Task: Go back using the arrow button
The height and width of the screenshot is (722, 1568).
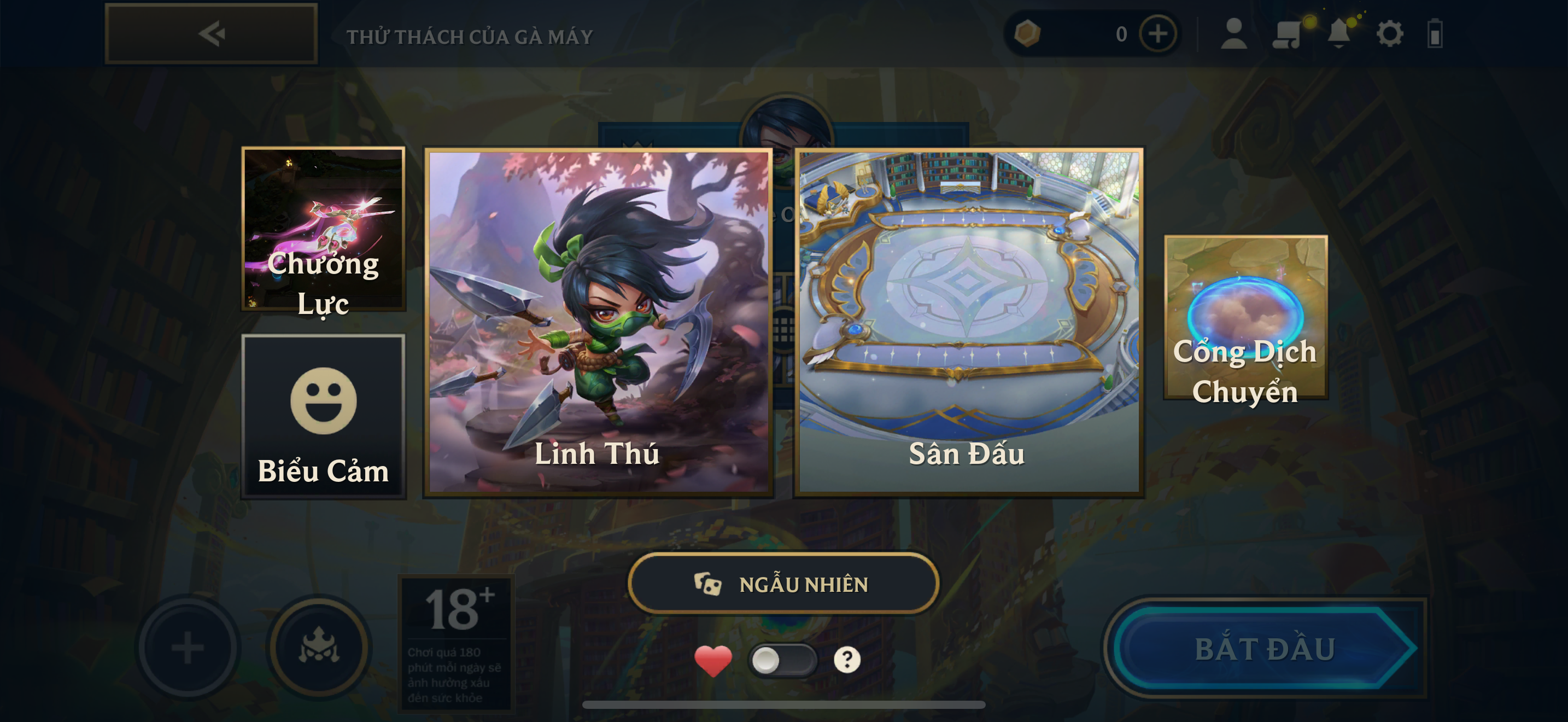Action: 210,33
